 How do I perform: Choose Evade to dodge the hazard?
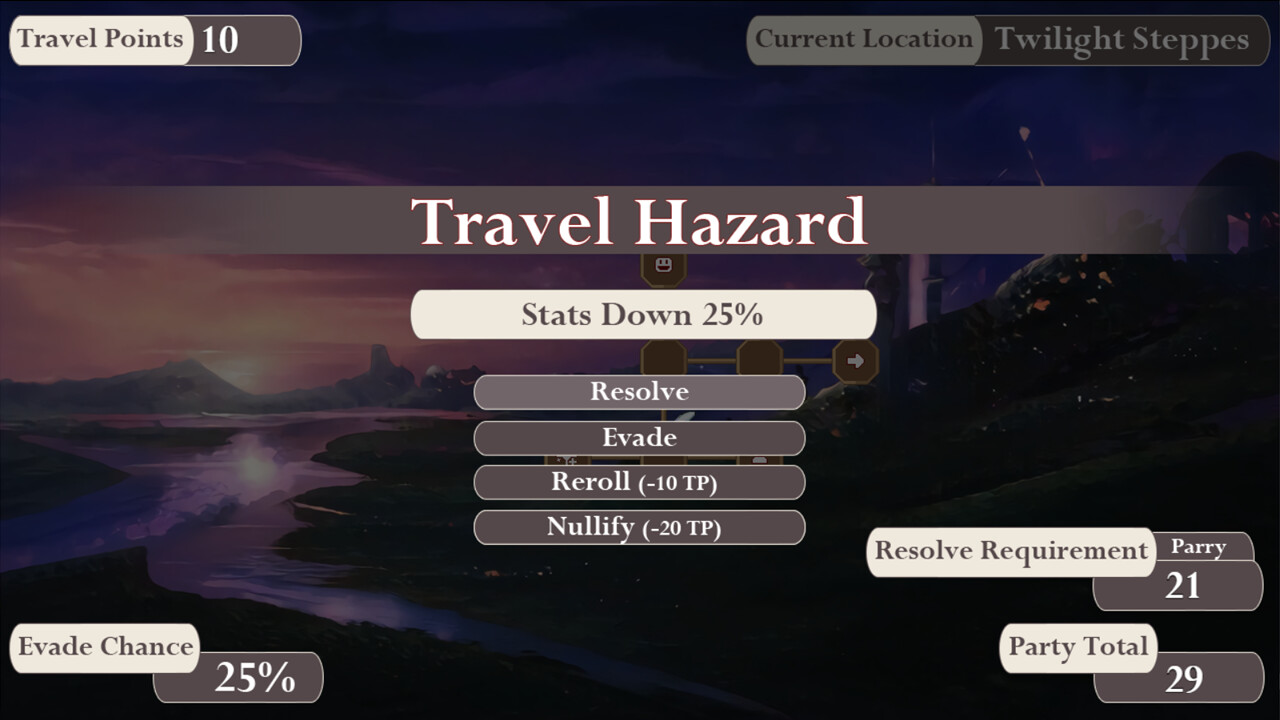pos(639,438)
